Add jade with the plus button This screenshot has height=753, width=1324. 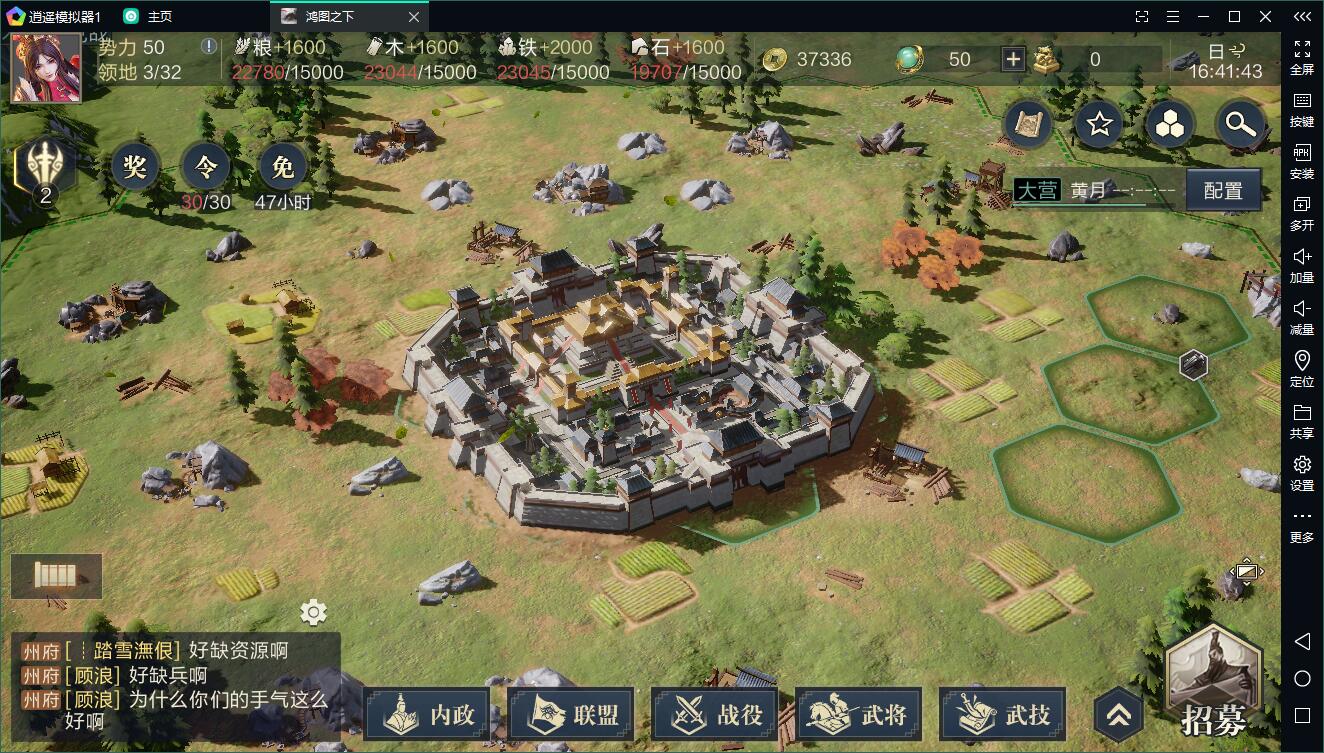point(1013,59)
